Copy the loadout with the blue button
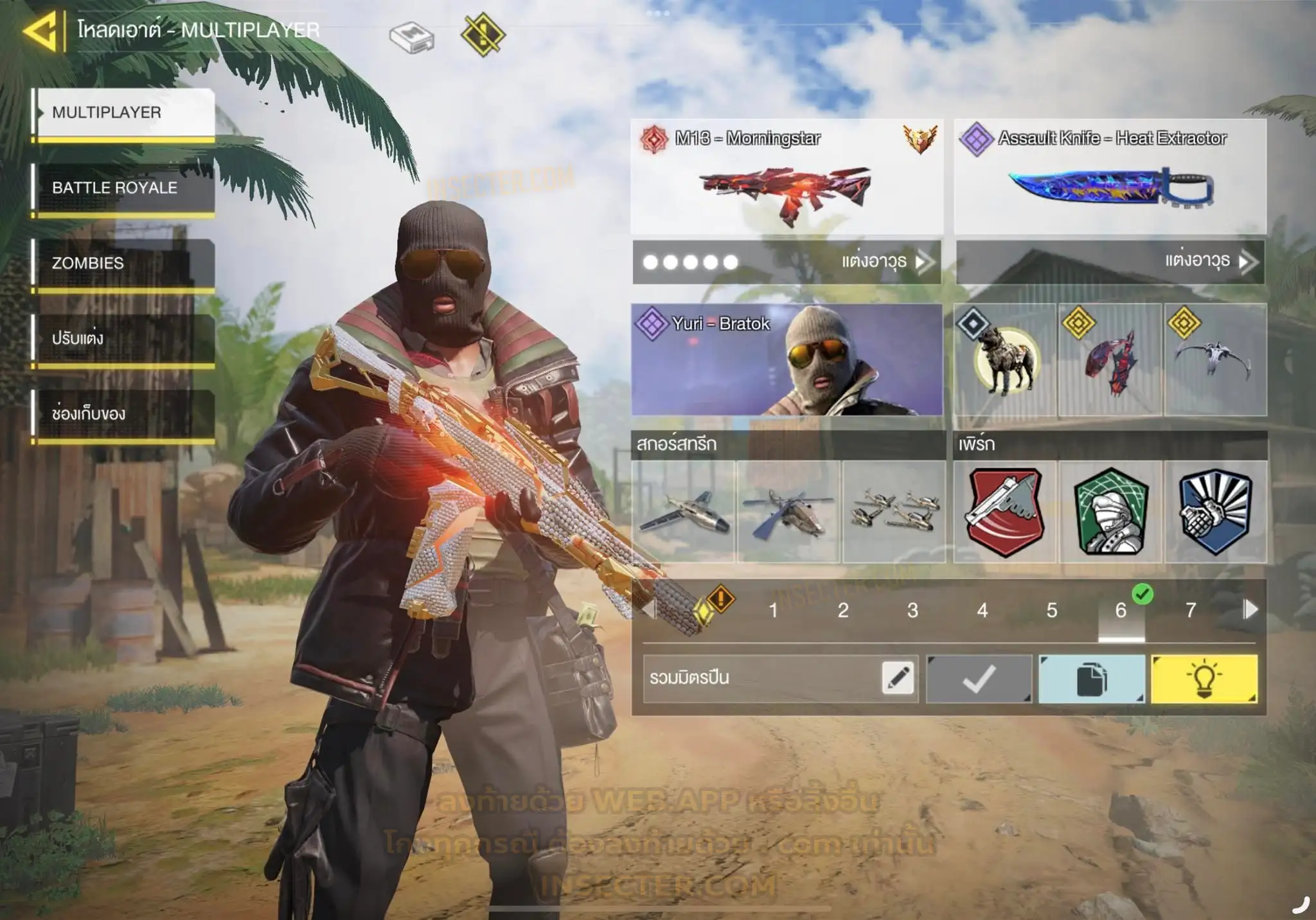 (1092, 679)
